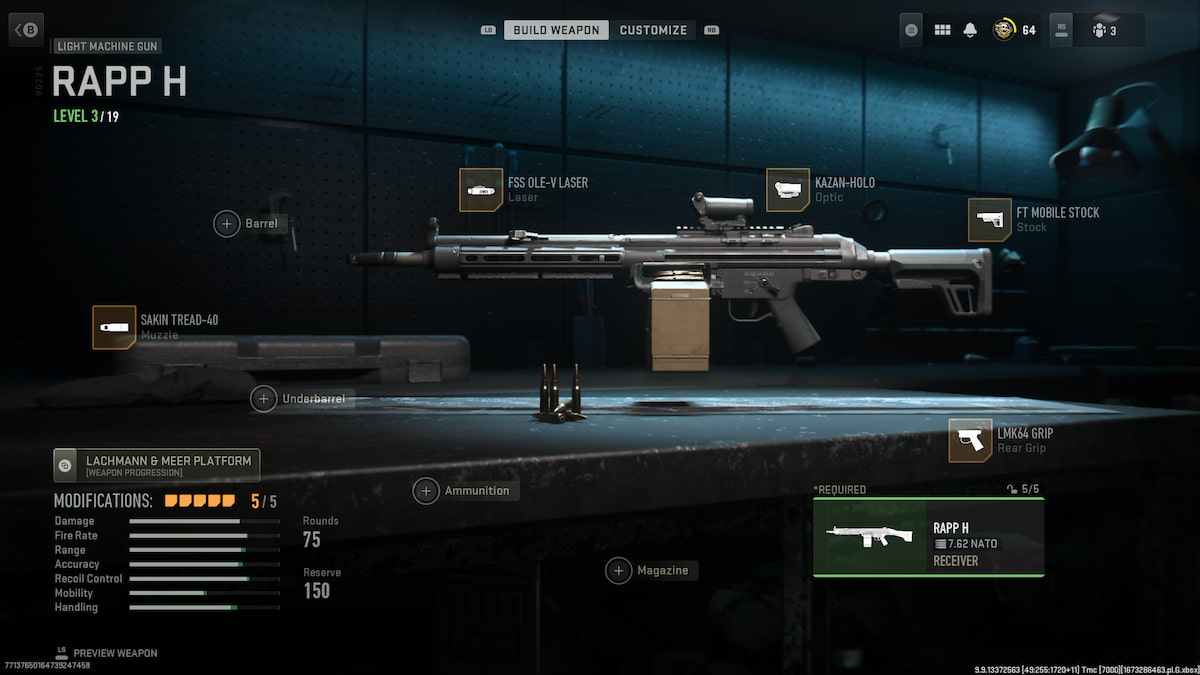The height and width of the screenshot is (675, 1200).
Task: Open Lachmann & Meer Platform weapon progression
Action: [157, 465]
